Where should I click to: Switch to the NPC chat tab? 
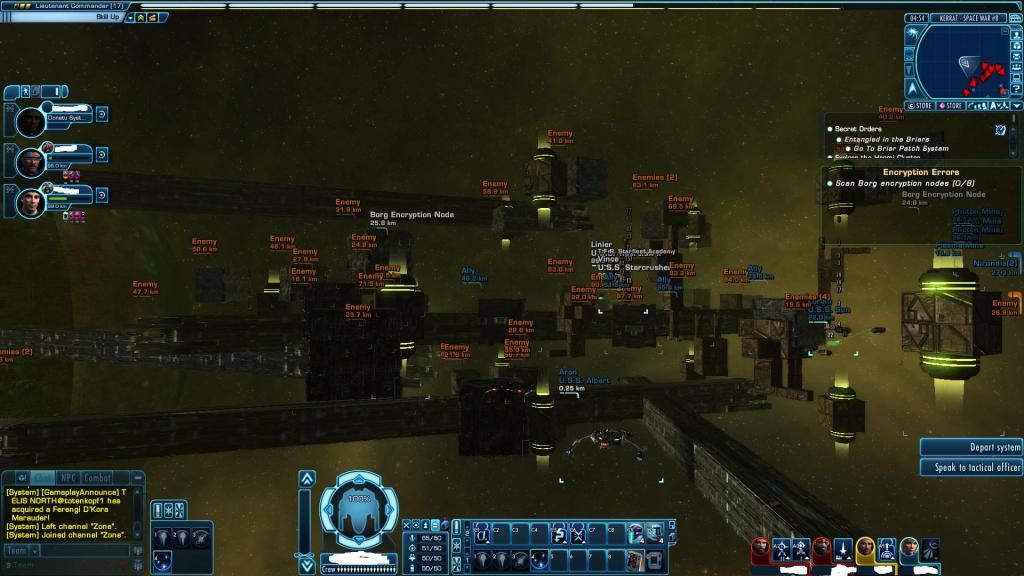tap(68, 478)
